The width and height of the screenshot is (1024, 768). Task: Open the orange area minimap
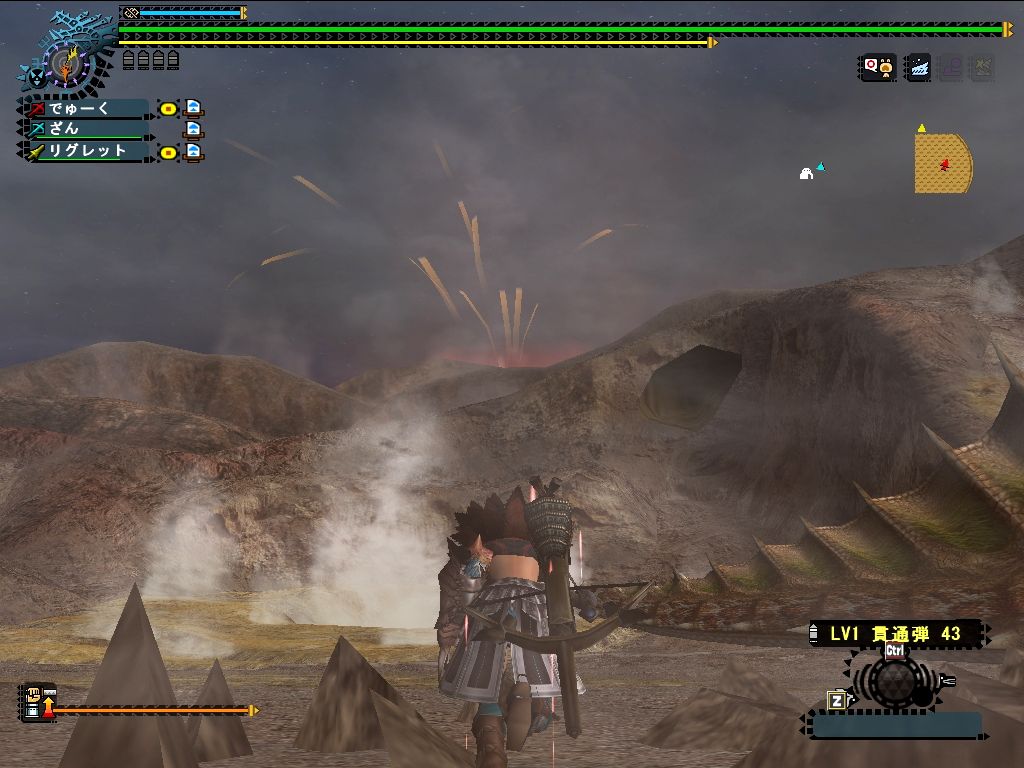click(x=942, y=163)
